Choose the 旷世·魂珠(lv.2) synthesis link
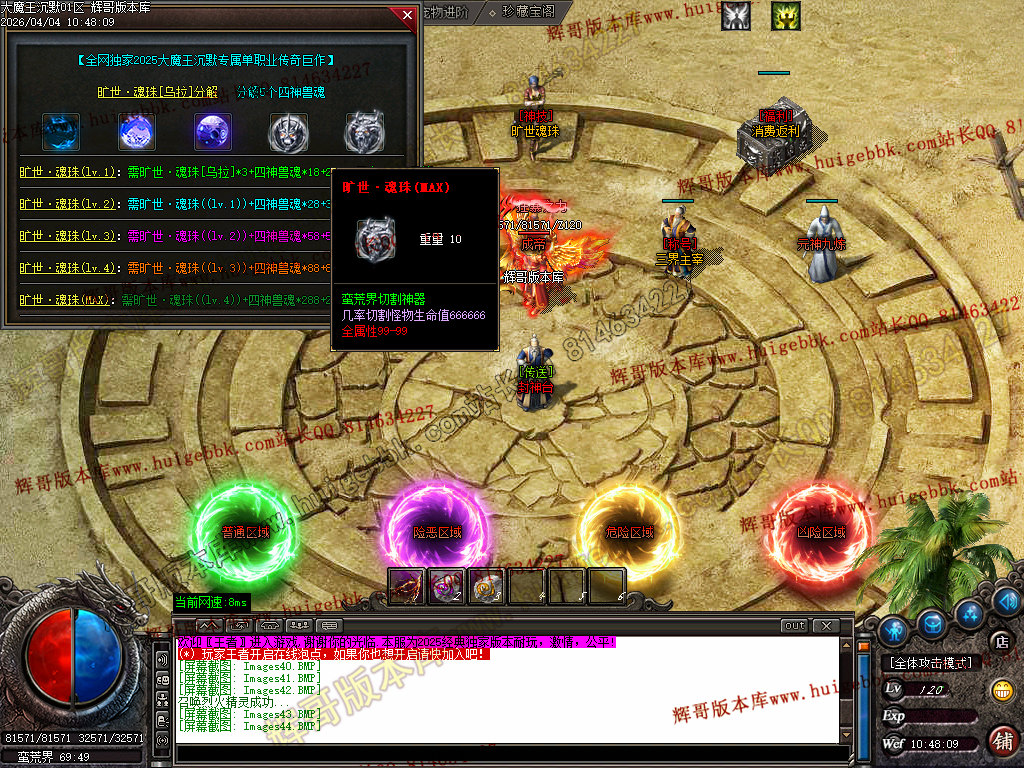Image resolution: width=1024 pixels, height=768 pixels. [x=68, y=204]
